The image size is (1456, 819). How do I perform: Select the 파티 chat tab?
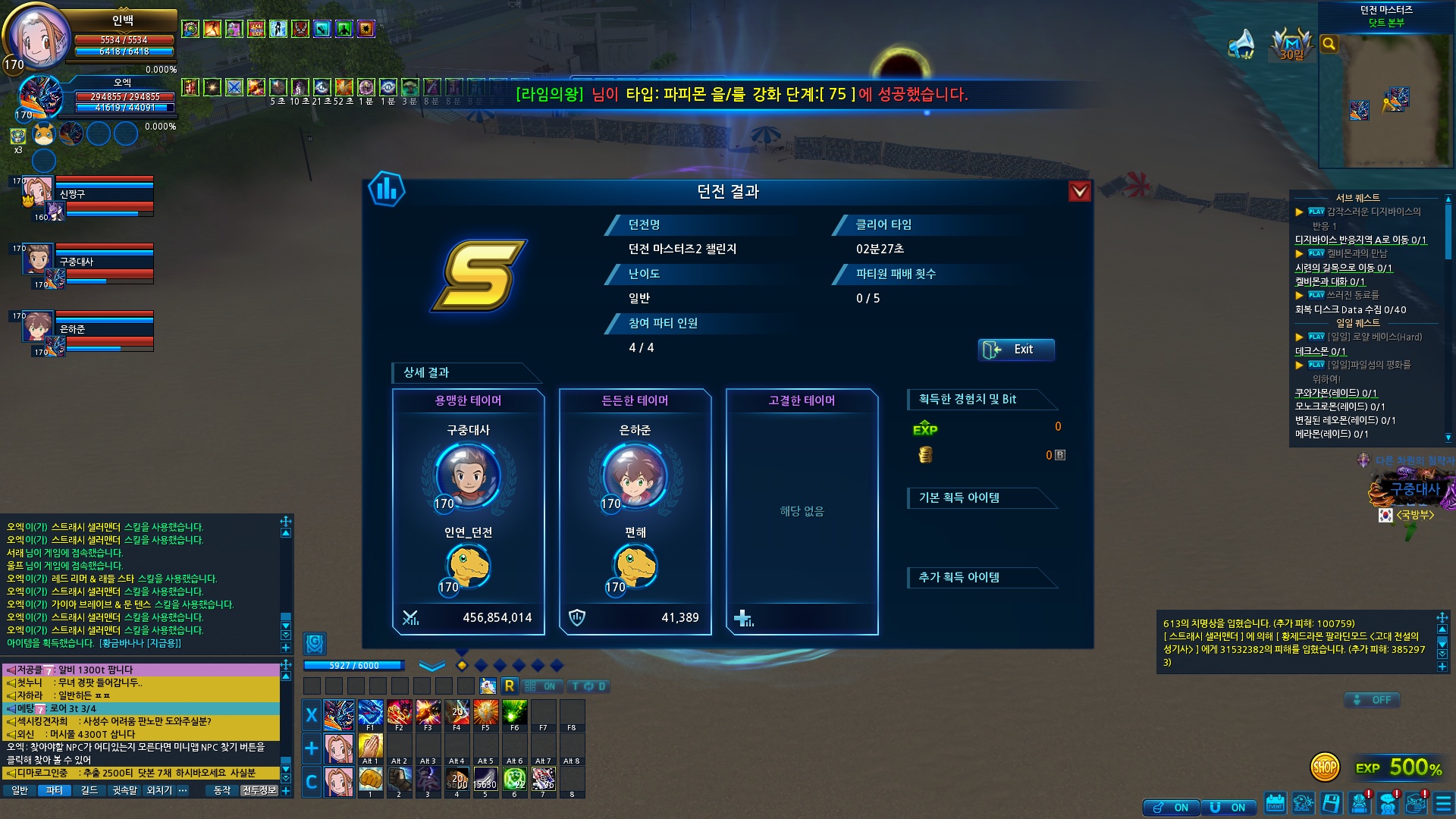tap(54, 790)
